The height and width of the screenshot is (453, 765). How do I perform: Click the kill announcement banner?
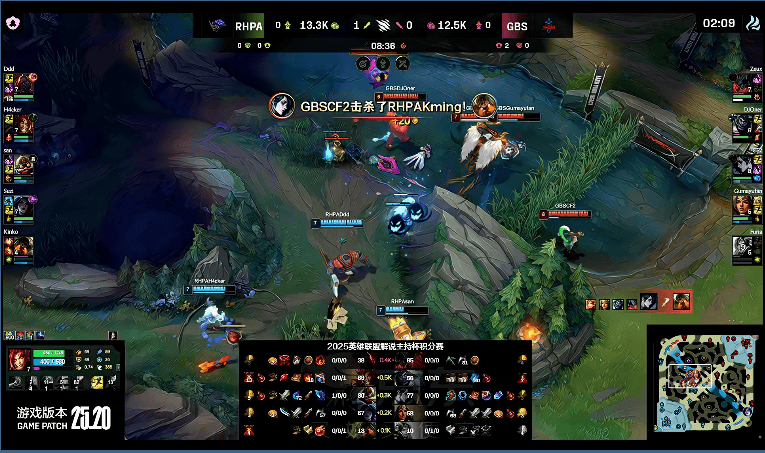tap(382, 106)
